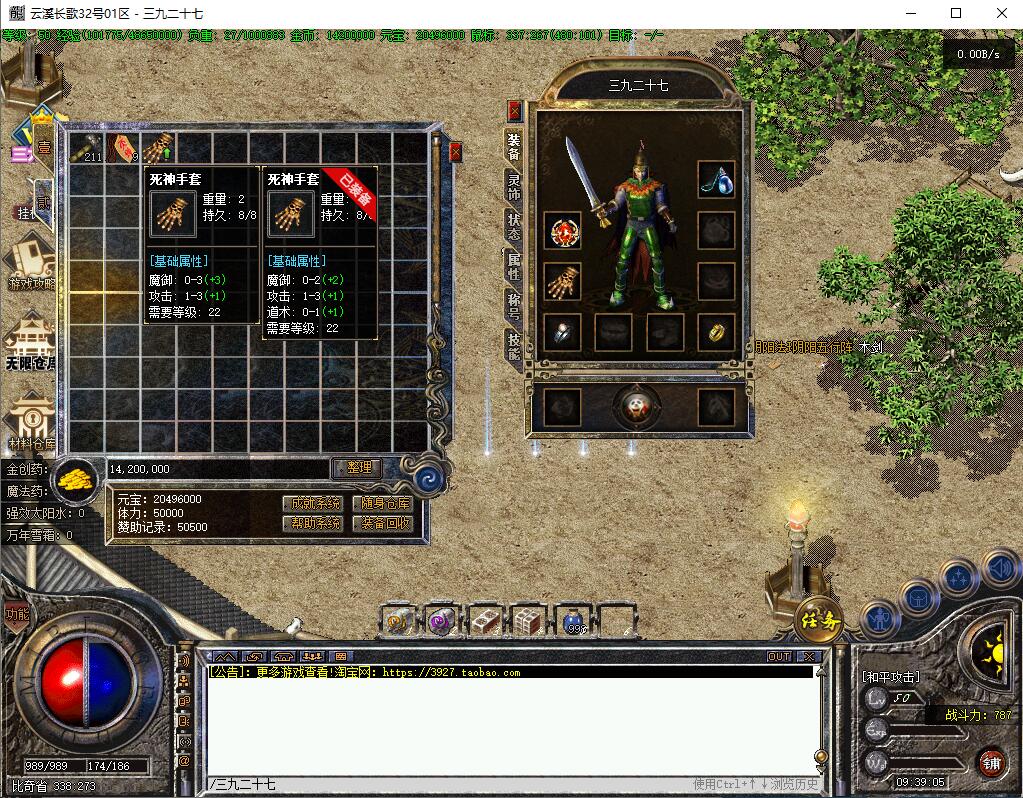Click the 整理 sort button in the bag

pos(357,468)
